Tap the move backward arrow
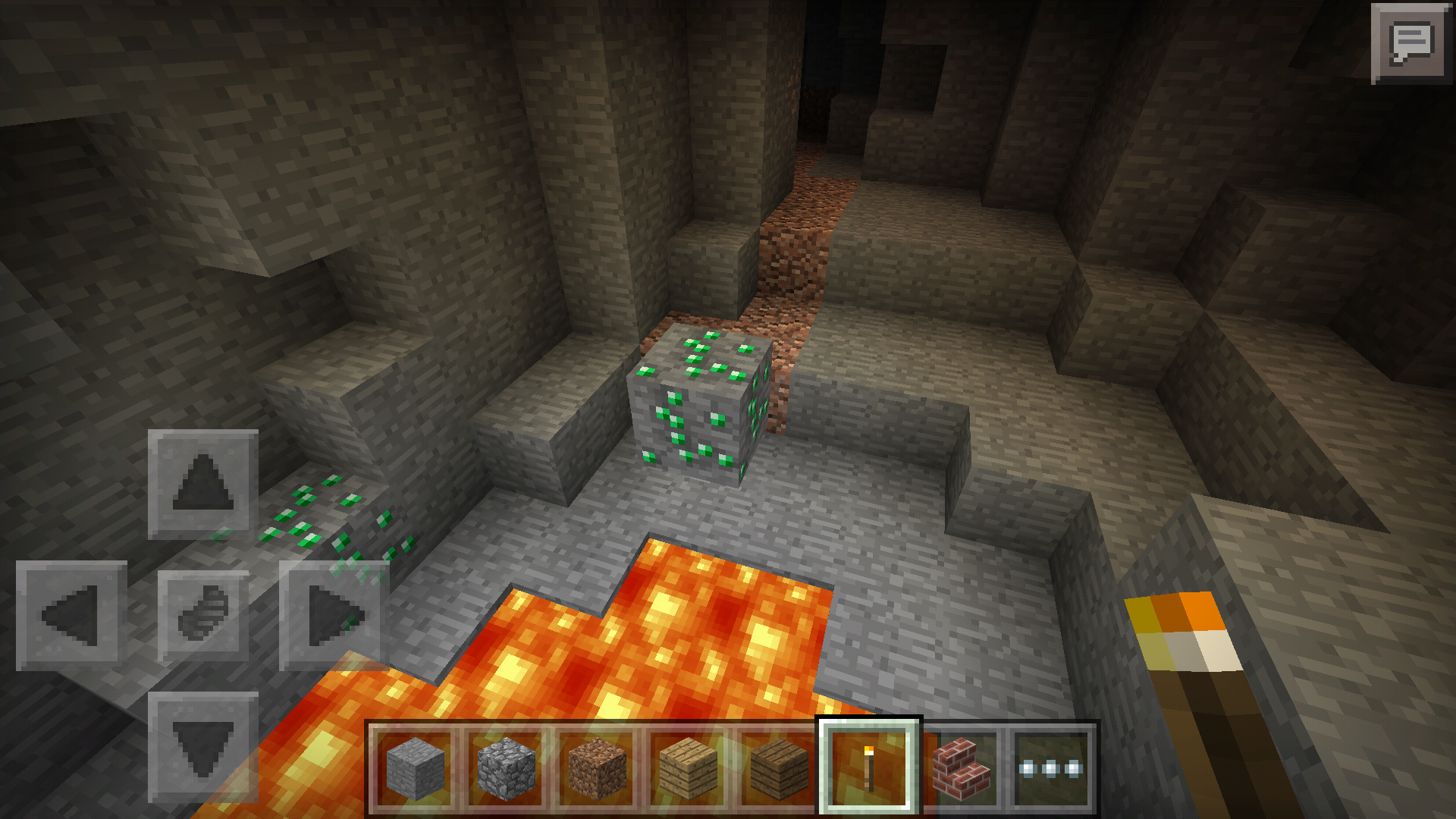Image resolution: width=1456 pixels, height=819 pixels. 202,747
